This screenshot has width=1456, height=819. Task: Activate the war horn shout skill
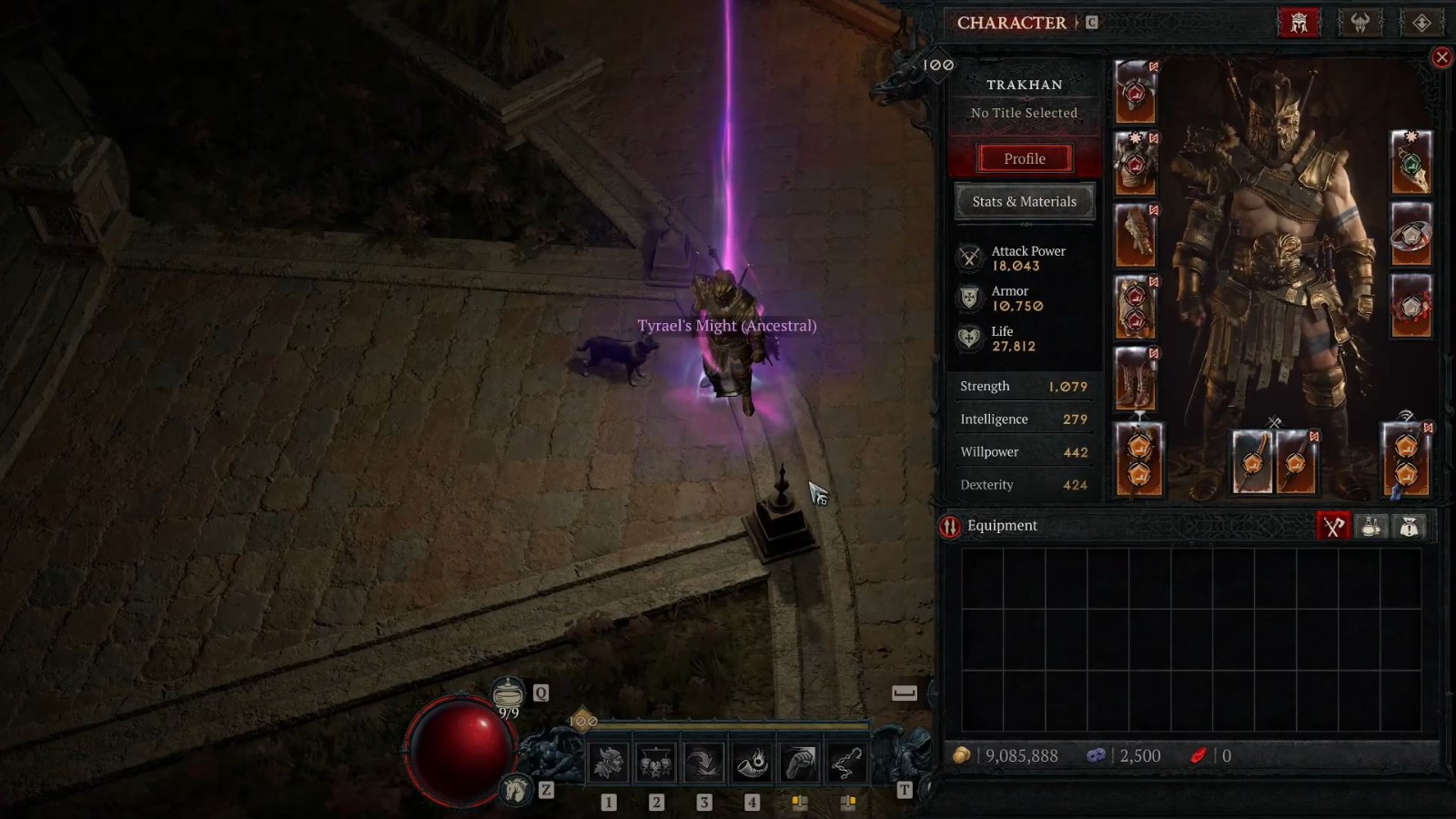coord(752,763)
